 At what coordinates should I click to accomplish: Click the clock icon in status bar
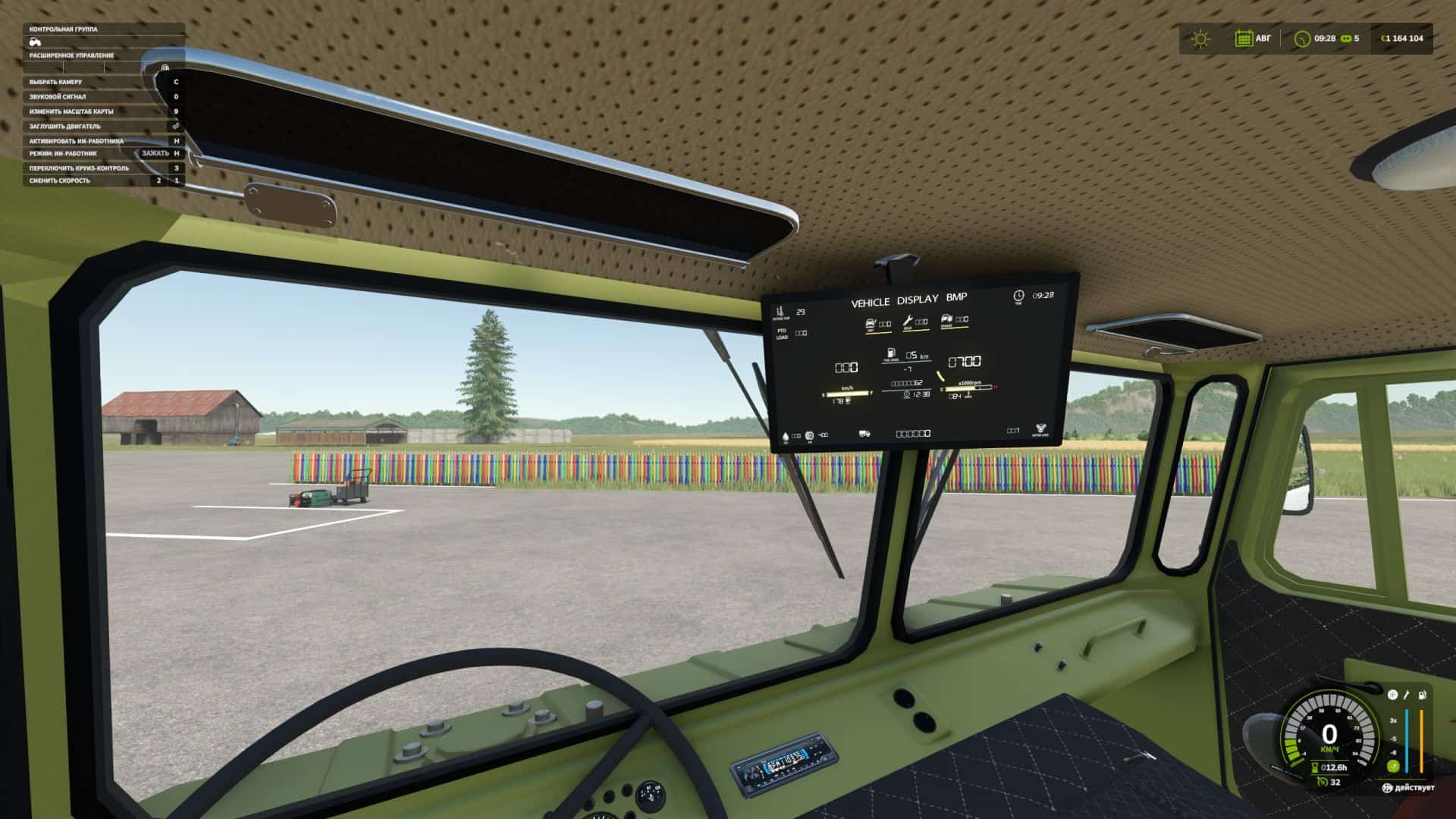click(x=1302, y=39)
